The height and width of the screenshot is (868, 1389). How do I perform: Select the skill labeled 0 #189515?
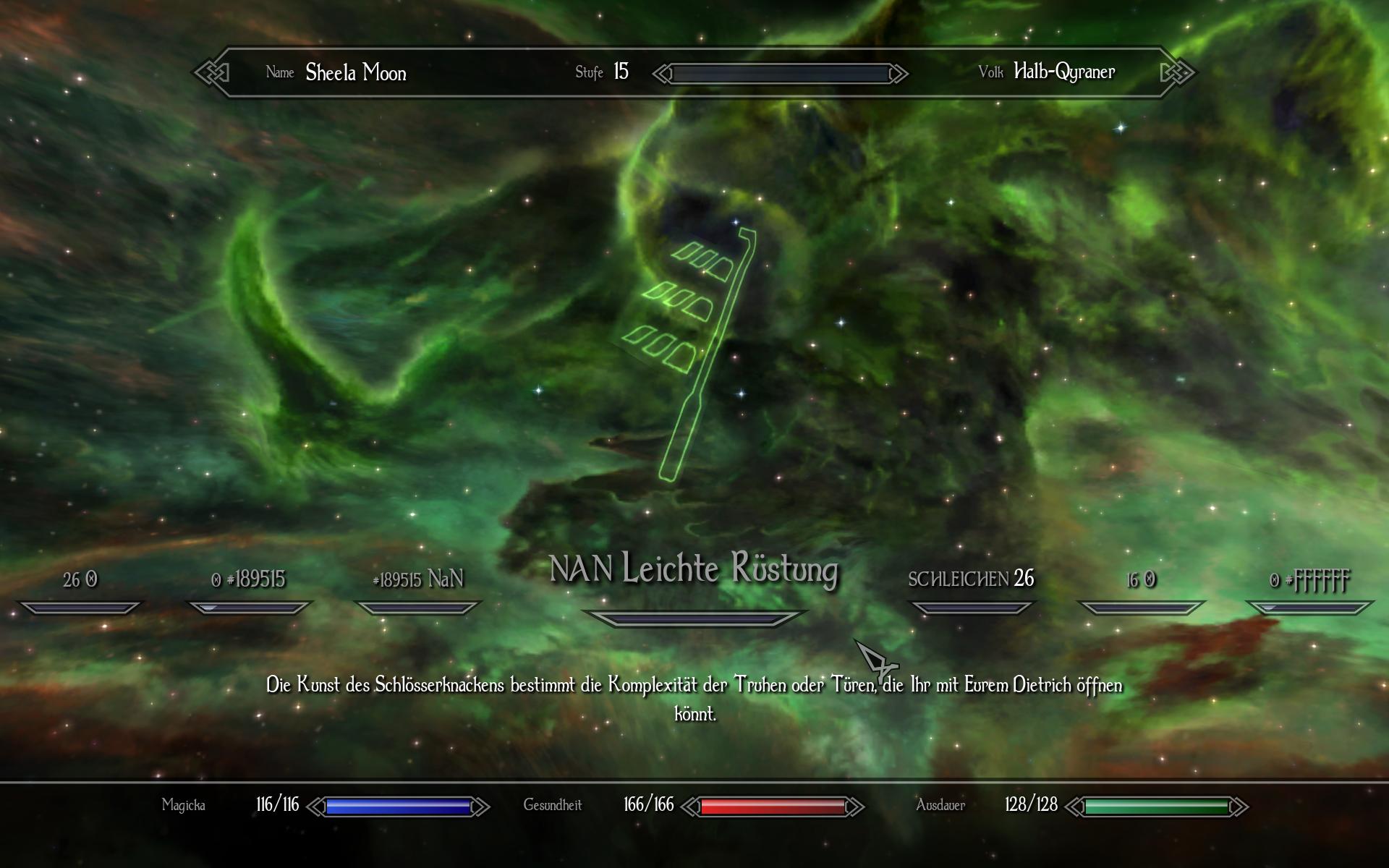pyautogui.click(x=249, y=580)
